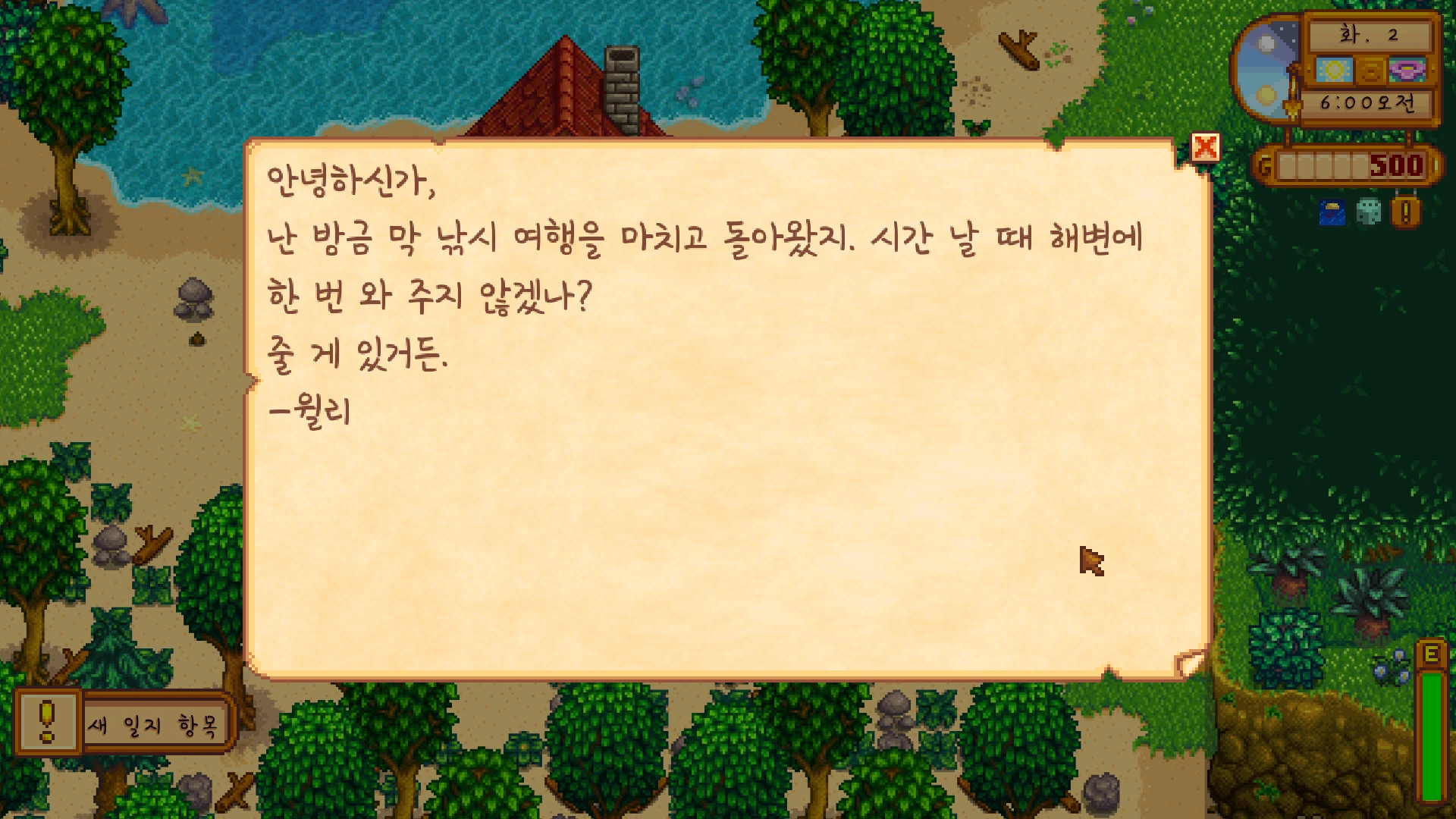Close the letter from Willy
1456x819 pixels.
(1204, 147)
